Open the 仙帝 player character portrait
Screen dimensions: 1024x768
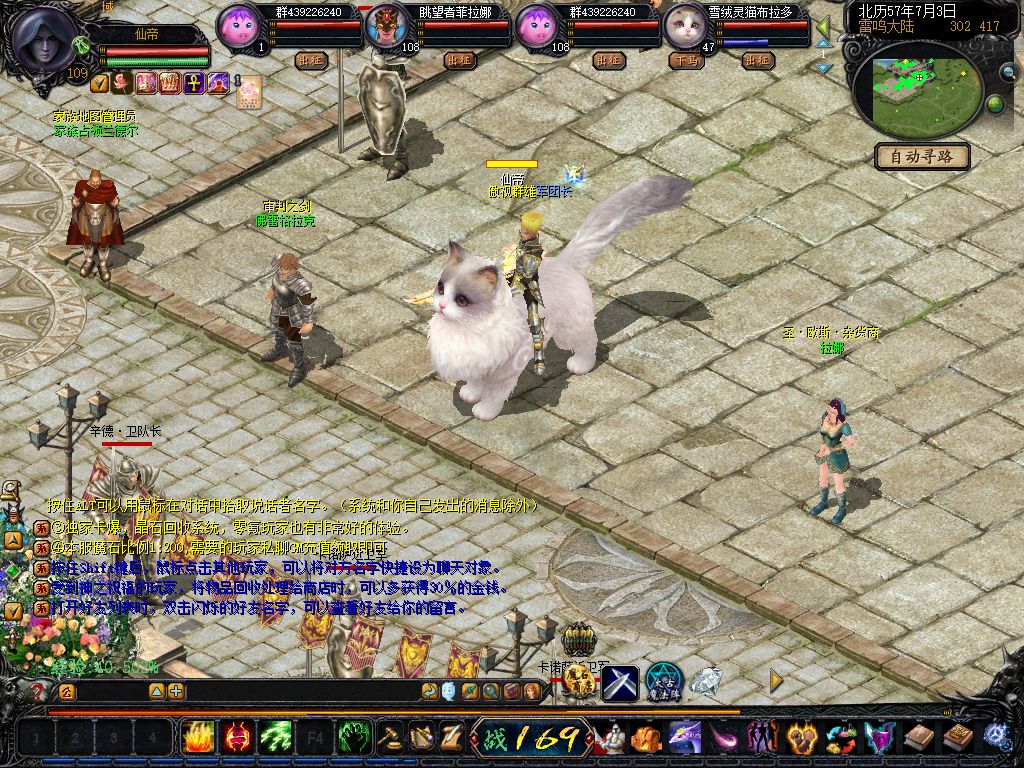(x=45, y=37)
